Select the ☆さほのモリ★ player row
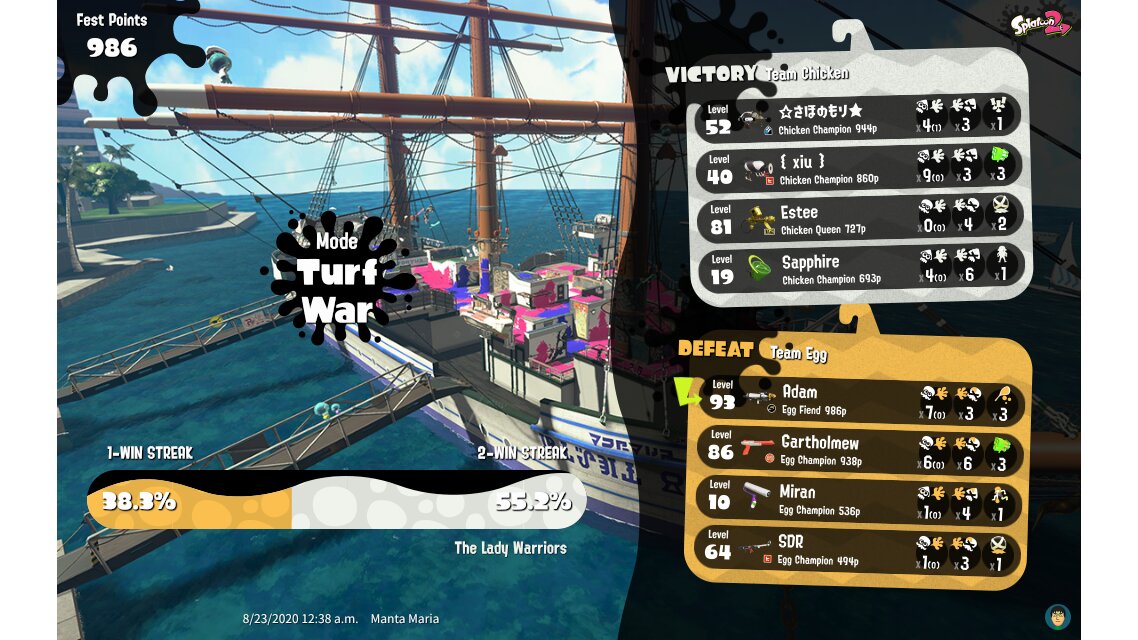The height and width of the screenshot is (640, 1138). click(x=858, y=117)
